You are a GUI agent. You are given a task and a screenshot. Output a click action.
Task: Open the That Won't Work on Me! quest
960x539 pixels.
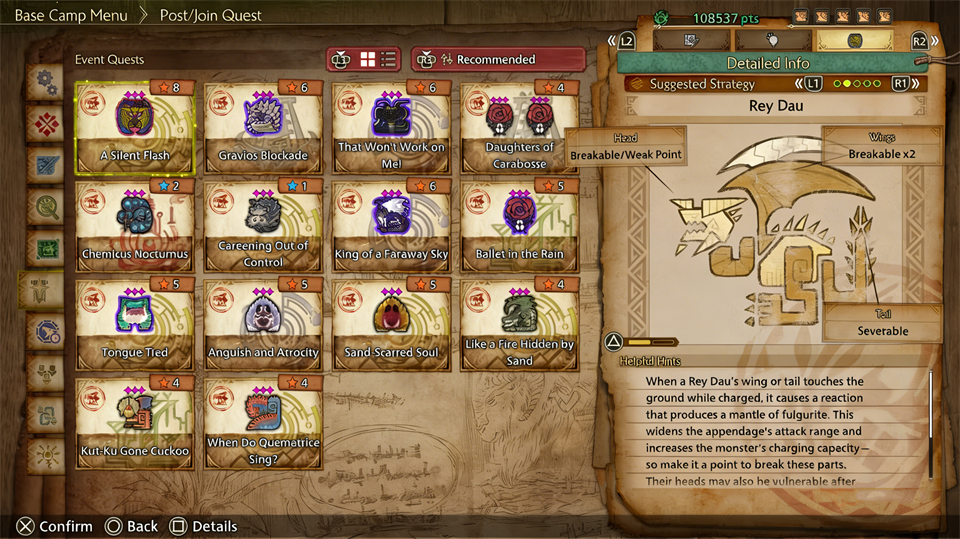click(391, 128)
